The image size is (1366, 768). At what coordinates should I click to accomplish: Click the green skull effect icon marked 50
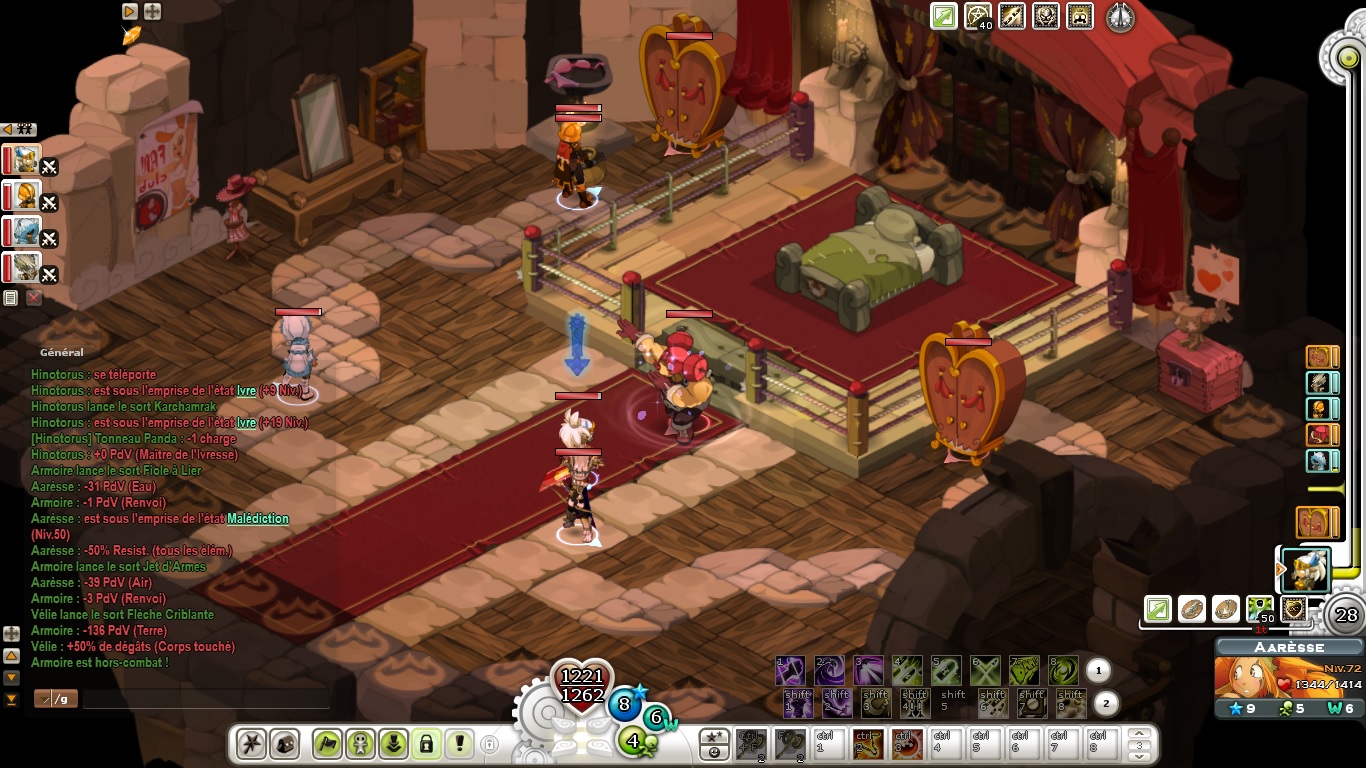(1260, 608)
